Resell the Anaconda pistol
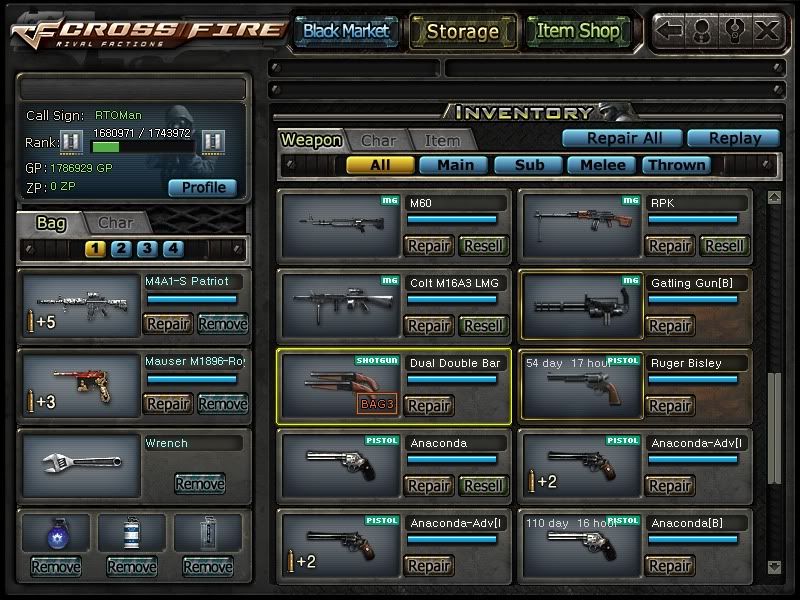The width and height of the screenshot is (800, 600). click(484, 486)
